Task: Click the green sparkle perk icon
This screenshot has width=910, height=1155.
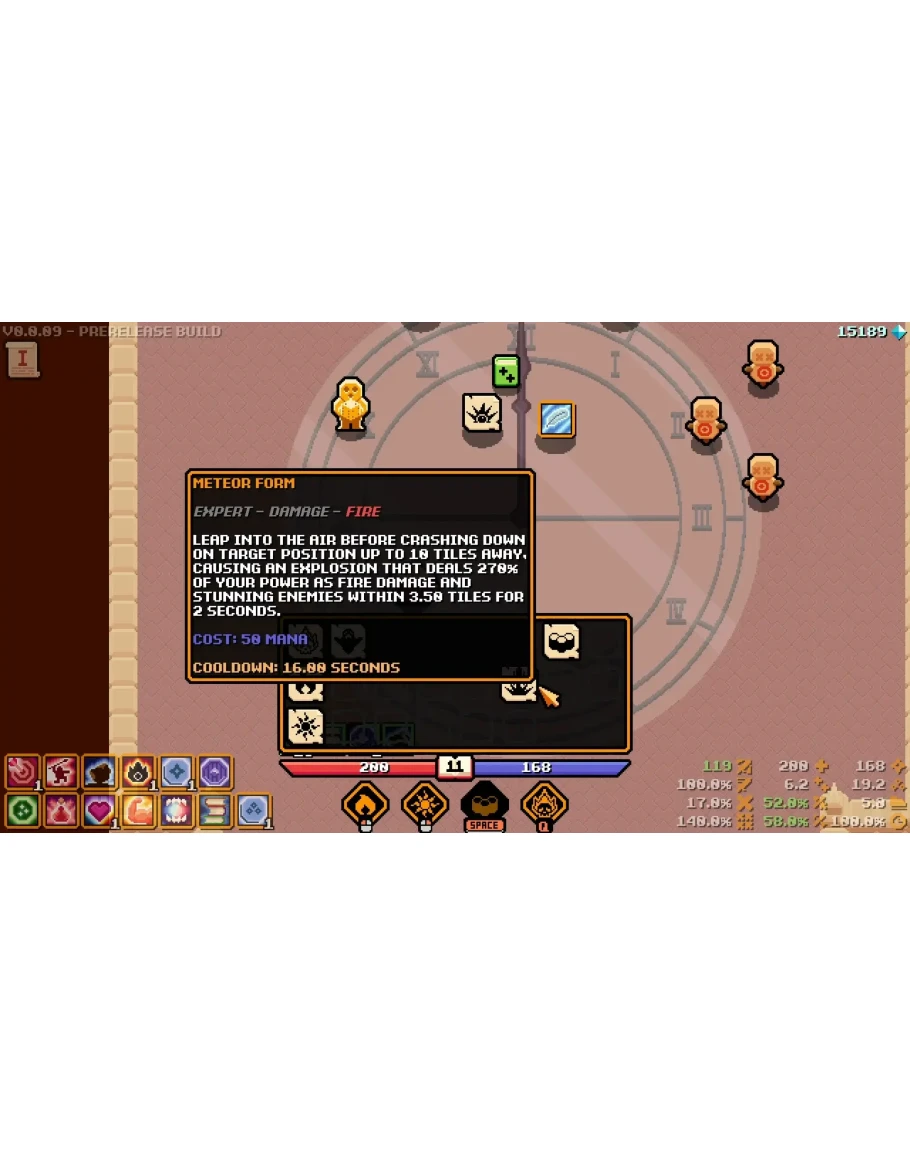Action: [x=22, y=810]
